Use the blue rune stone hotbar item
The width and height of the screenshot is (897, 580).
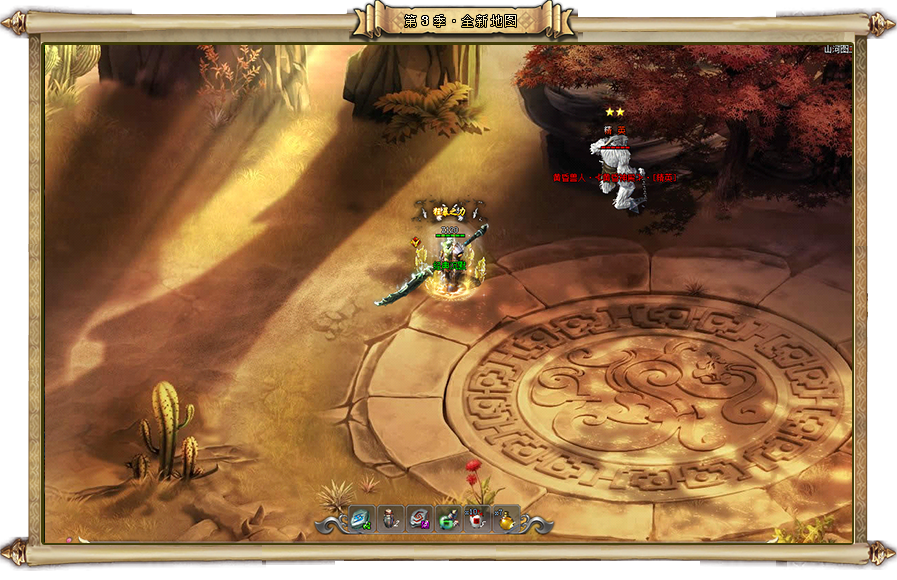click(x=361, y=519)
